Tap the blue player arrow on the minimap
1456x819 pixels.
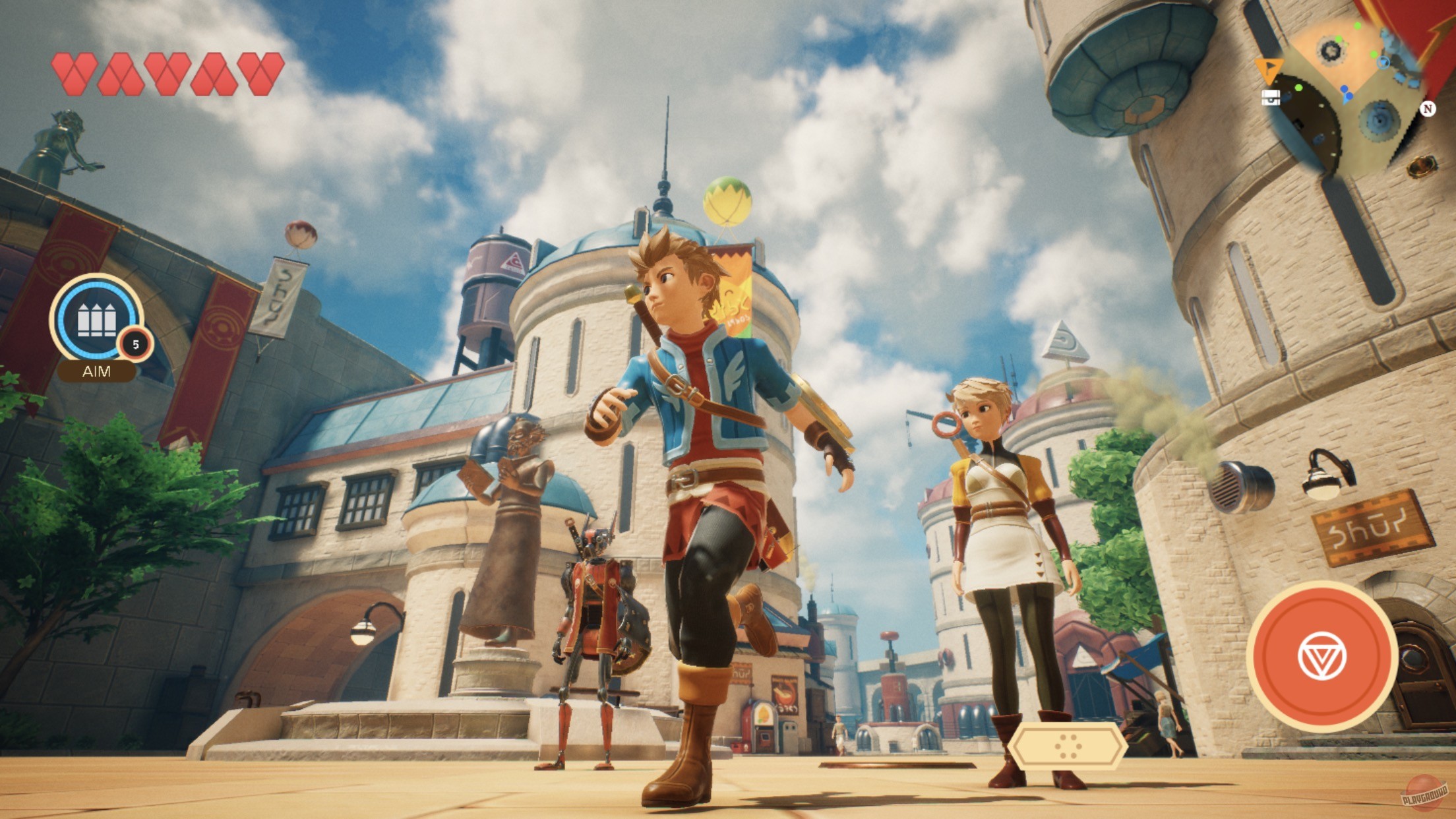(x=1345, y=100)
